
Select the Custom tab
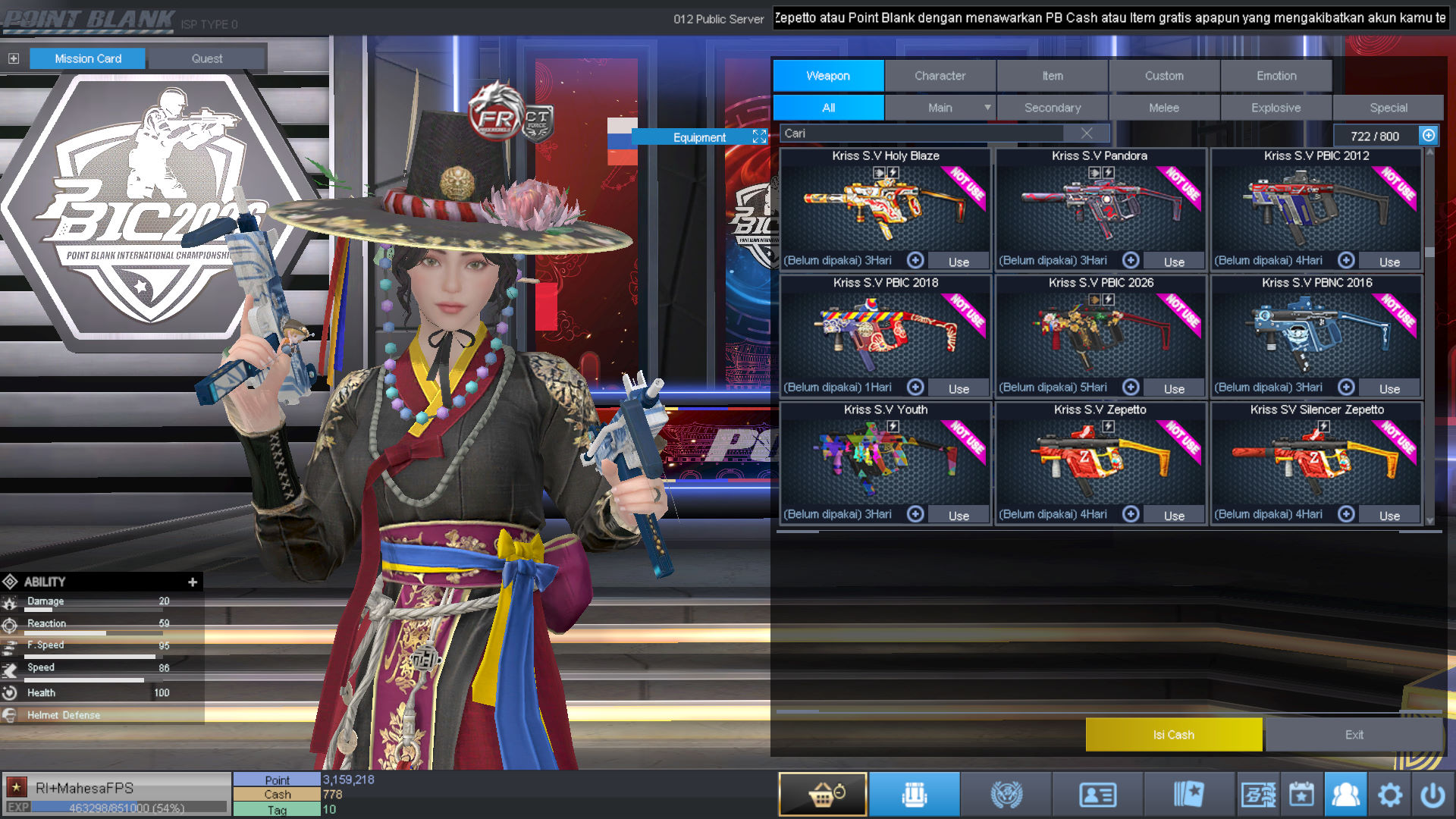click(1164, 76)
